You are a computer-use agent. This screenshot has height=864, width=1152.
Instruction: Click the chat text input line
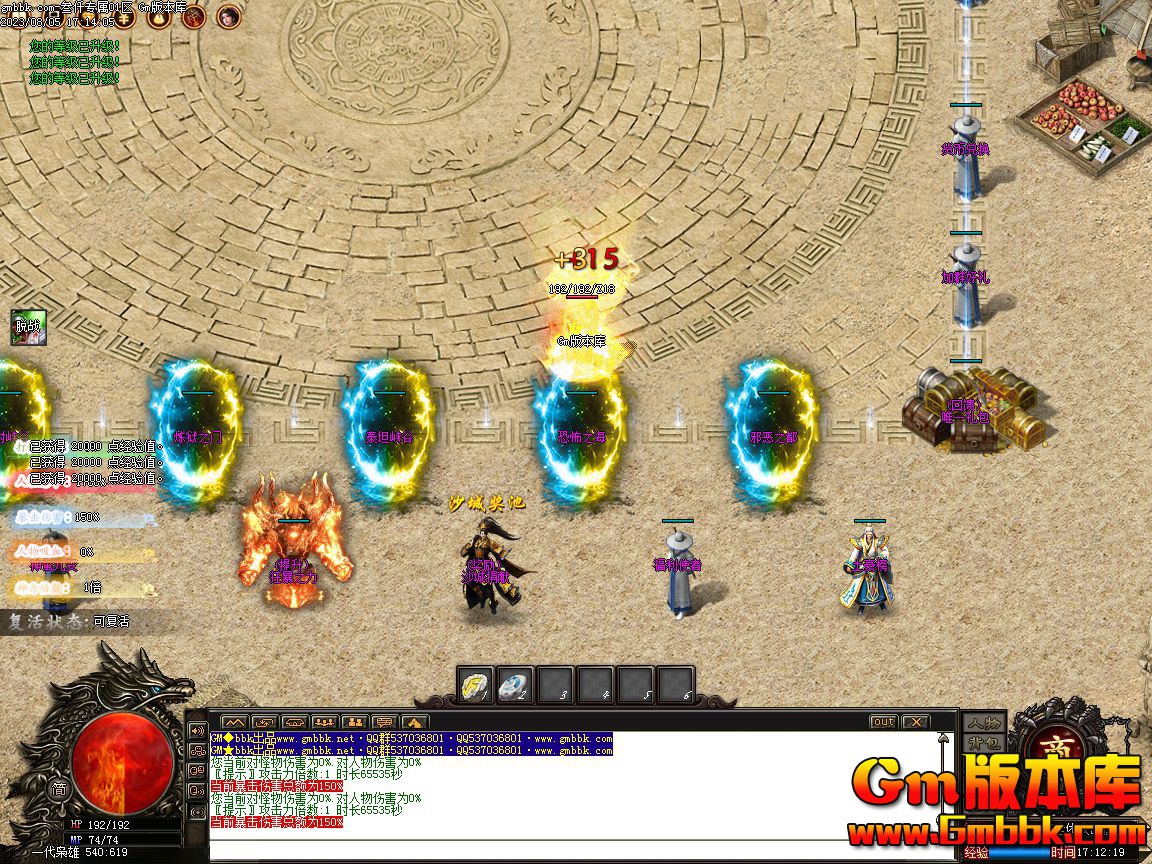coord(570,848)
